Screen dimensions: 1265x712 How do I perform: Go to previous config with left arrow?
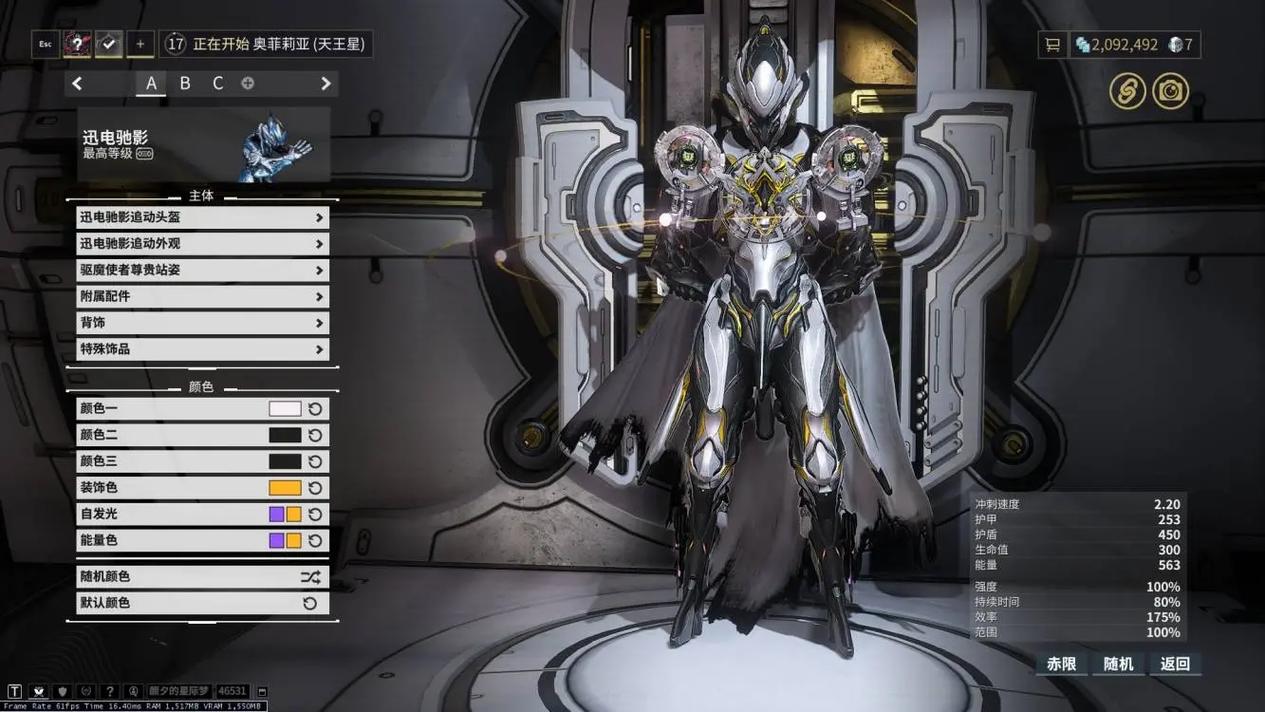pos(78,84)
